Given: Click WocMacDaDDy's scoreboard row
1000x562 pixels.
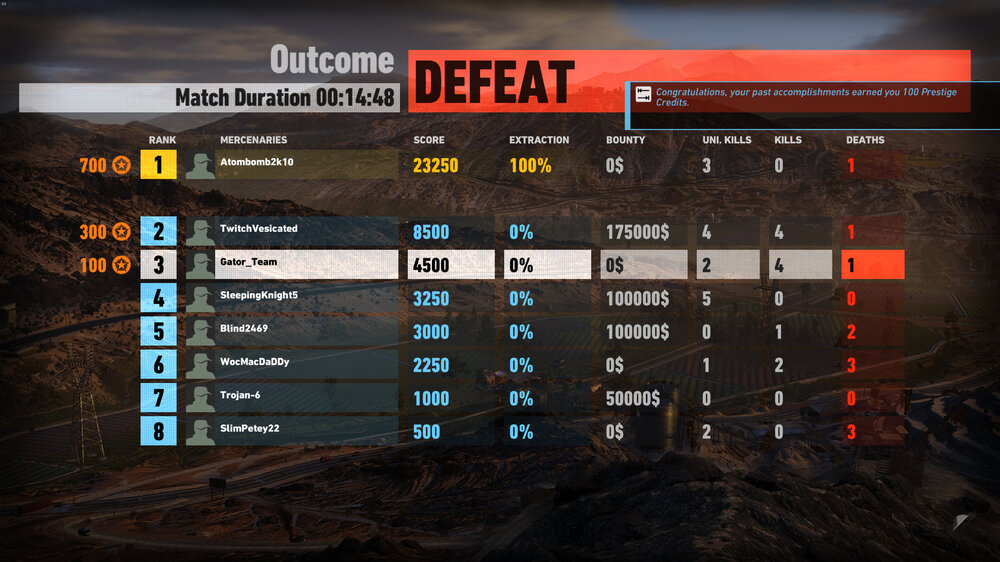Looking at the screenshot, I should point(290,365).
